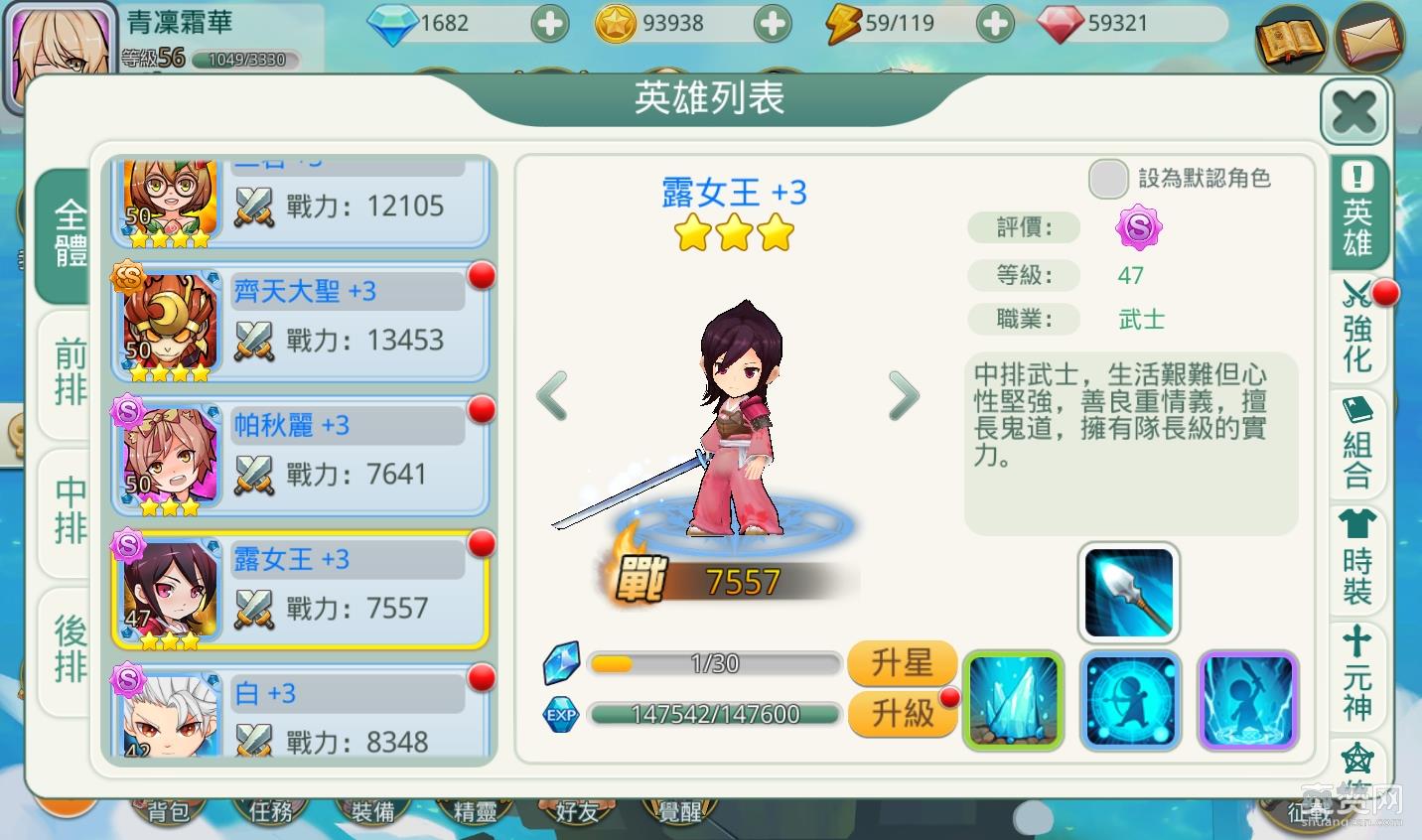Select the 白 +3 hero row
This screenshot has height=840, width=1422.
click(301, 715)
